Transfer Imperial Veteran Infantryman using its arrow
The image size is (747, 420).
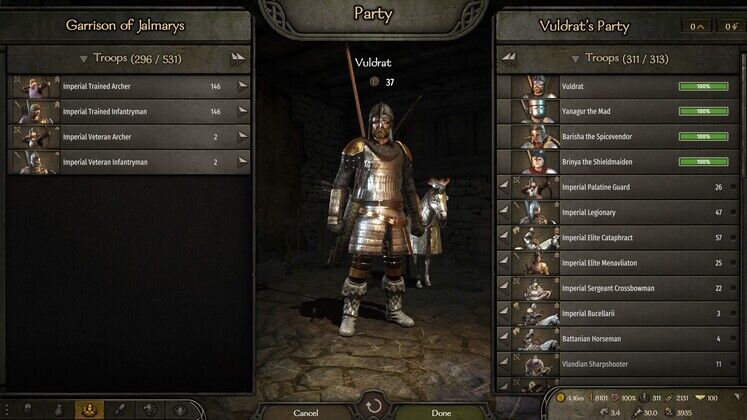242,162
